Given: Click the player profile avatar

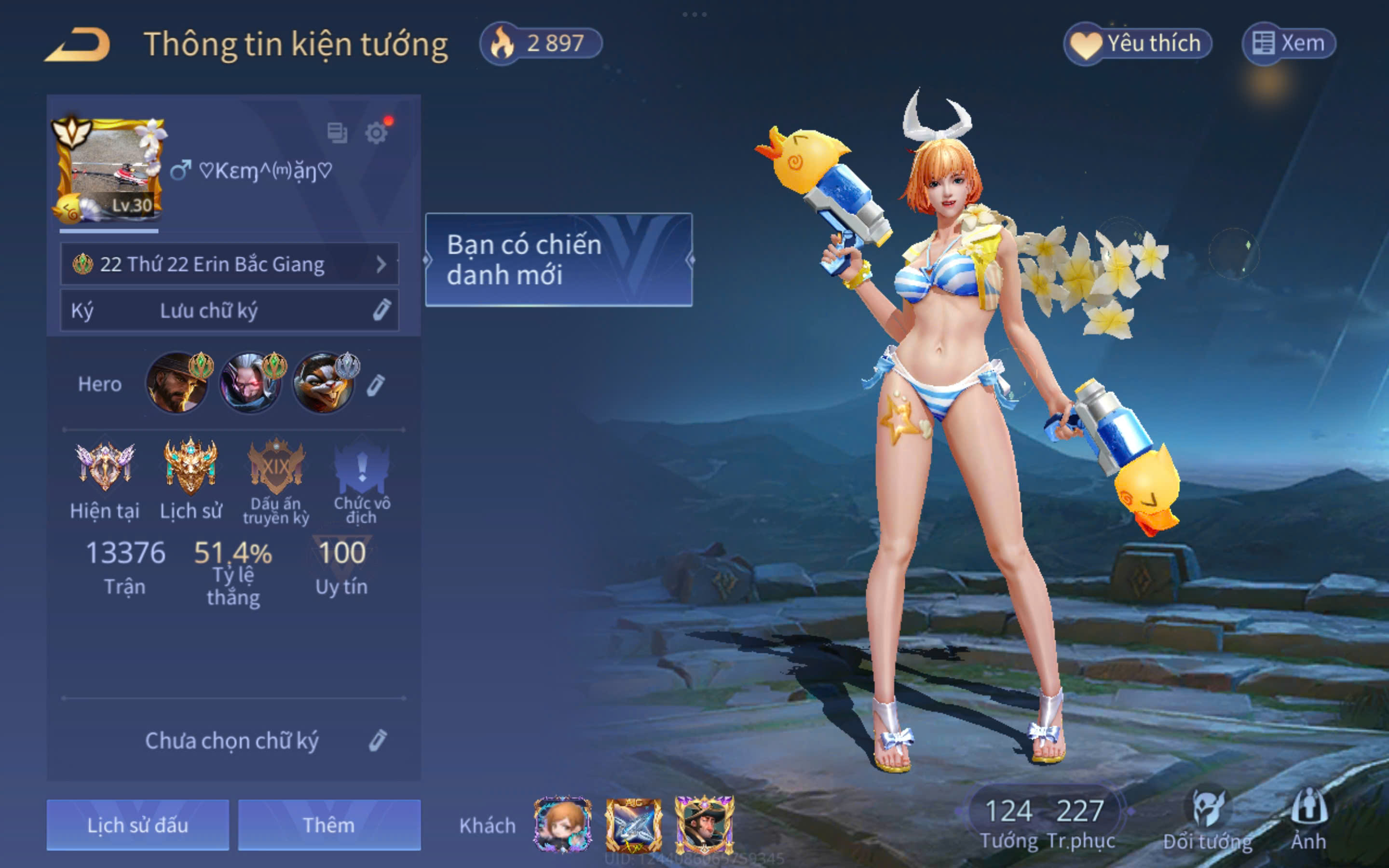Looking at the screenshot, I should point(109,171).
